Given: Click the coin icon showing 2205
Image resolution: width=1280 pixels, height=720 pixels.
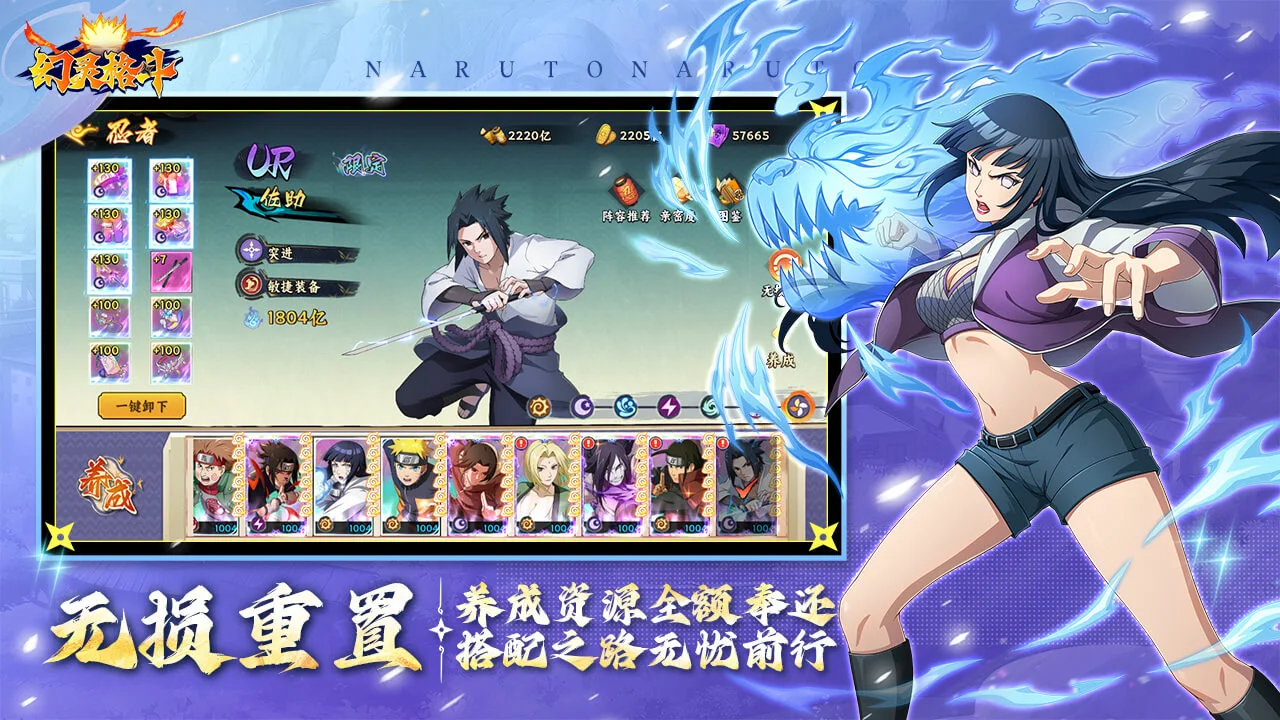Looking at the screenshot, I should coord(603,133).
